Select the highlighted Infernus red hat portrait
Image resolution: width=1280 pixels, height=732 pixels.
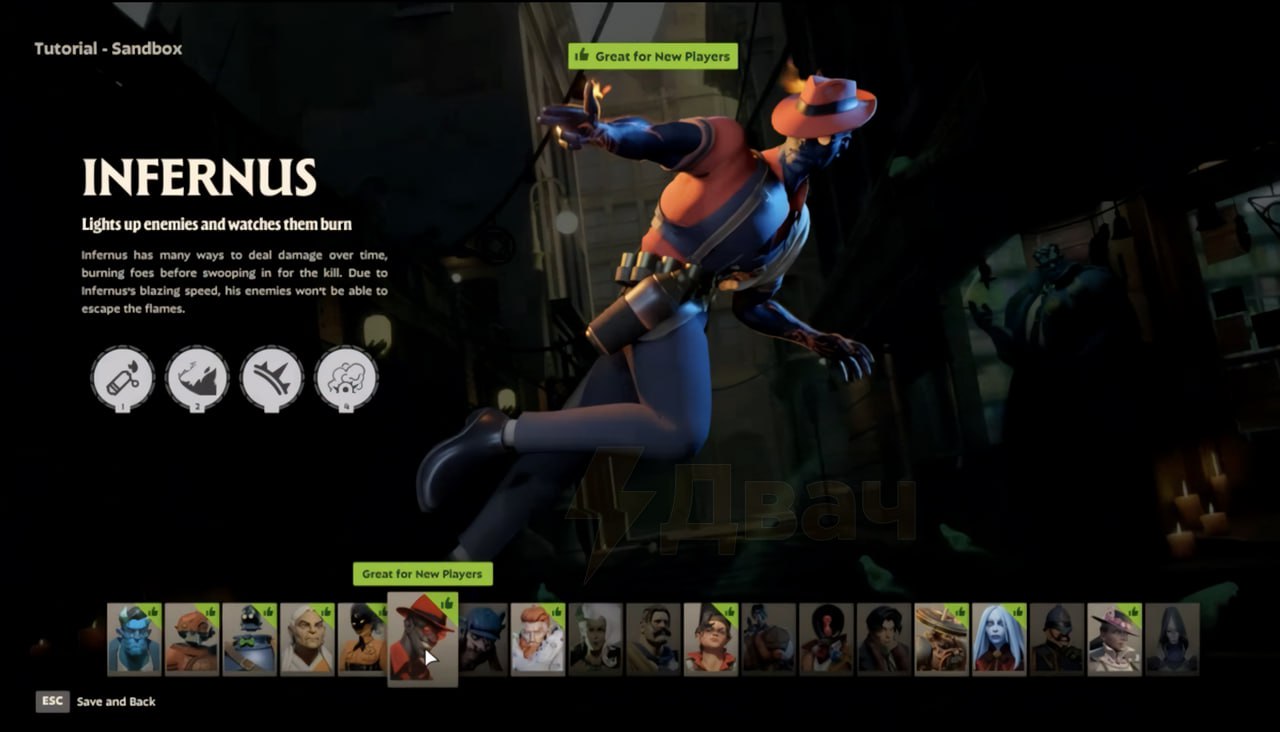(x=422, y=638)
